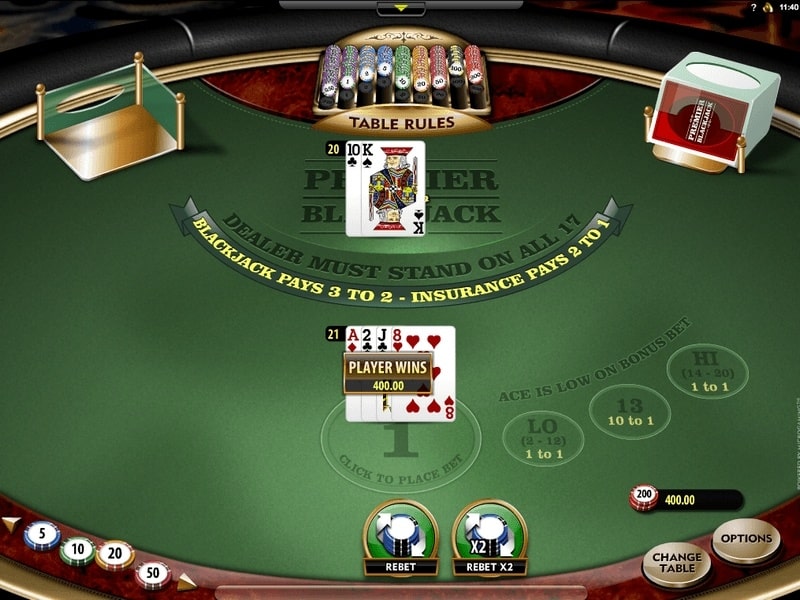The height and width of the screenshot is (600, 800).
Task: Show lower chip values with left arrow
Action: coord(10,524)
